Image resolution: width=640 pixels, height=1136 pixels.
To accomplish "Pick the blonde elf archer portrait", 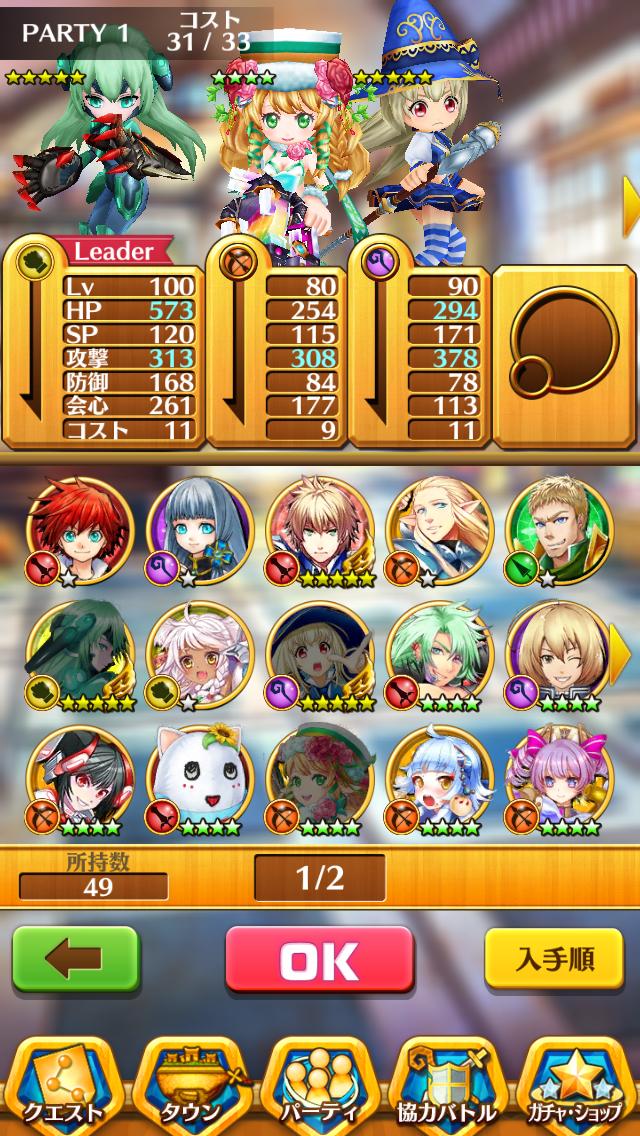I will (x=439, y=530).
